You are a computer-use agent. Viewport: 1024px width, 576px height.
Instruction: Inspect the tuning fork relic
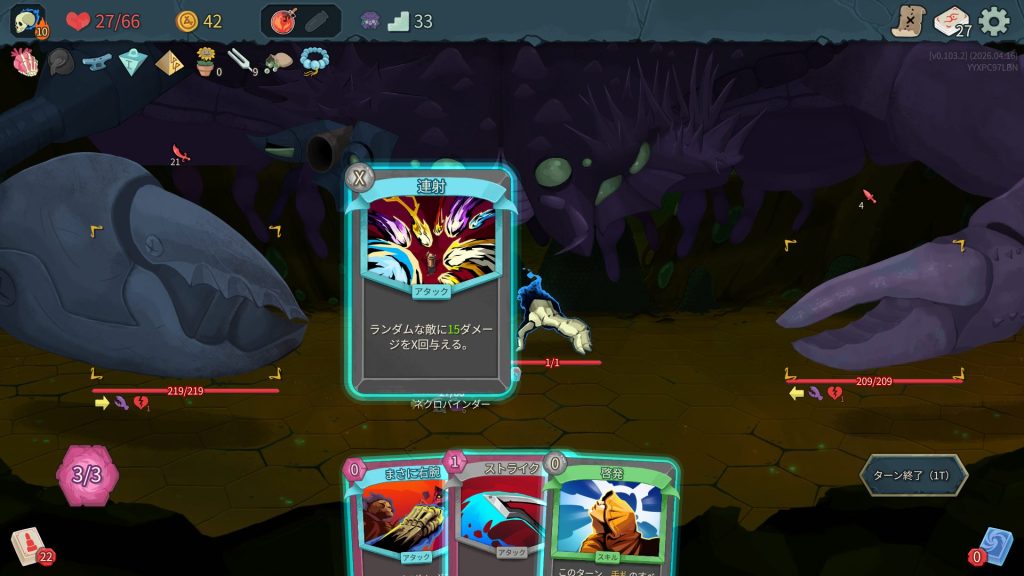241,62
